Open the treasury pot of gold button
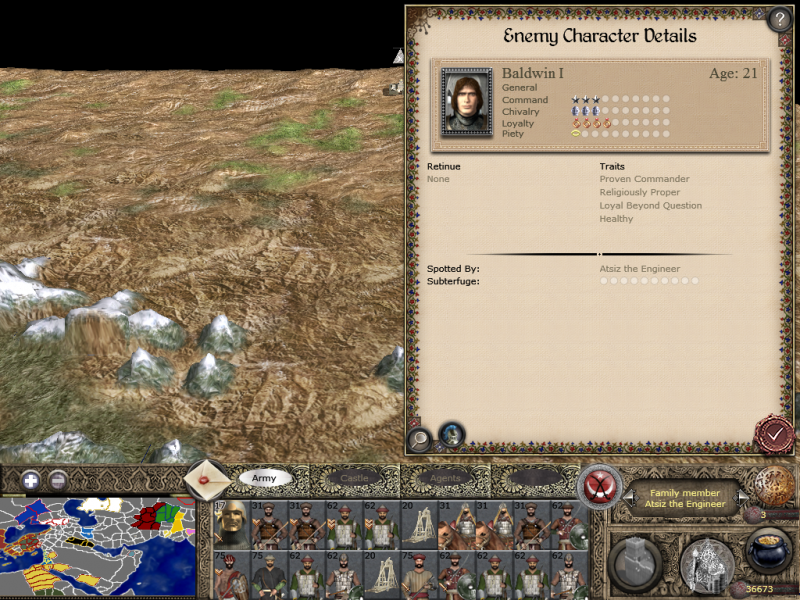The width and height of the screenshot is (800, 600). tap(768, 553)
